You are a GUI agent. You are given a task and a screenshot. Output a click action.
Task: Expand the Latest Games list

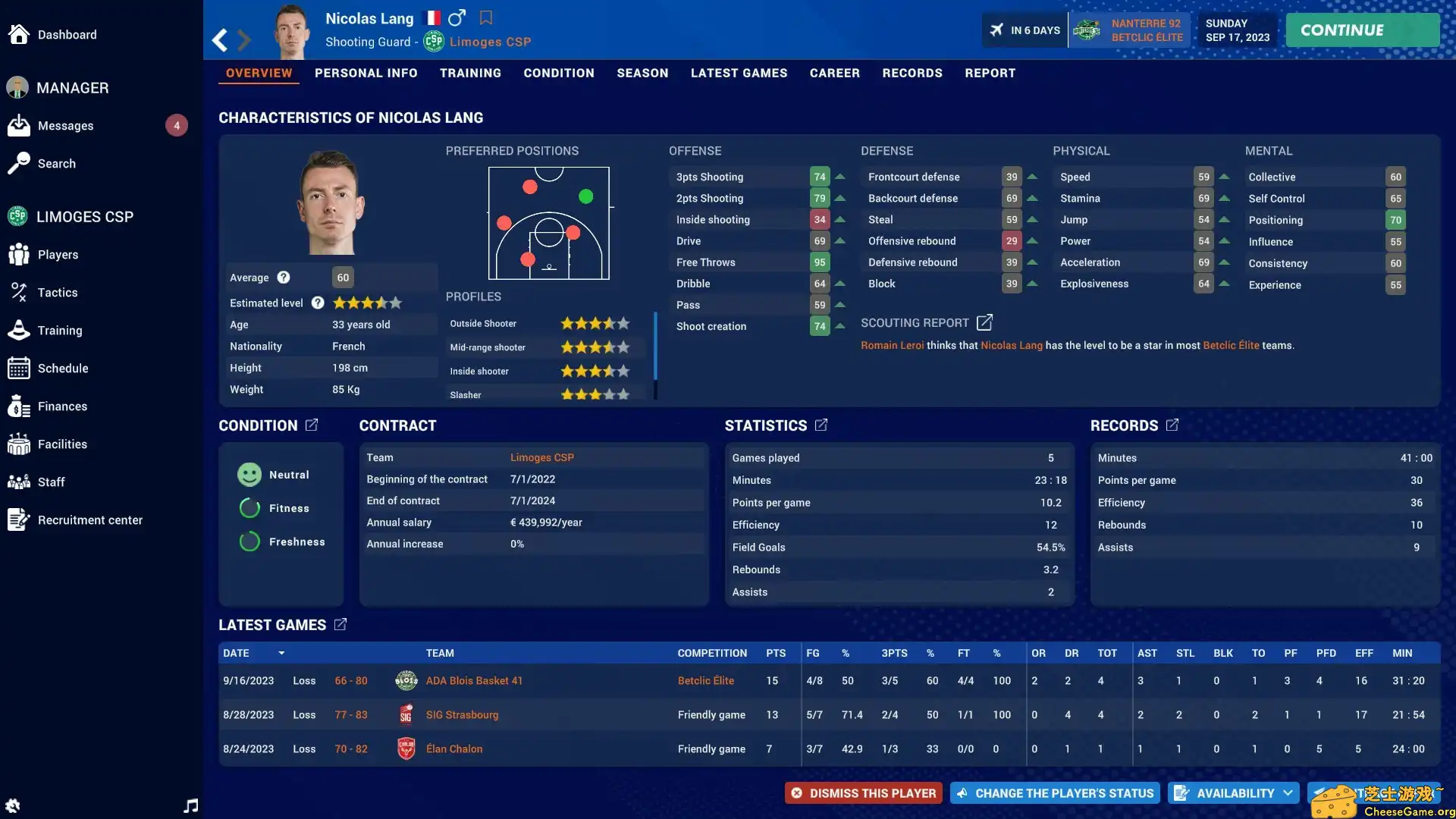339,624
